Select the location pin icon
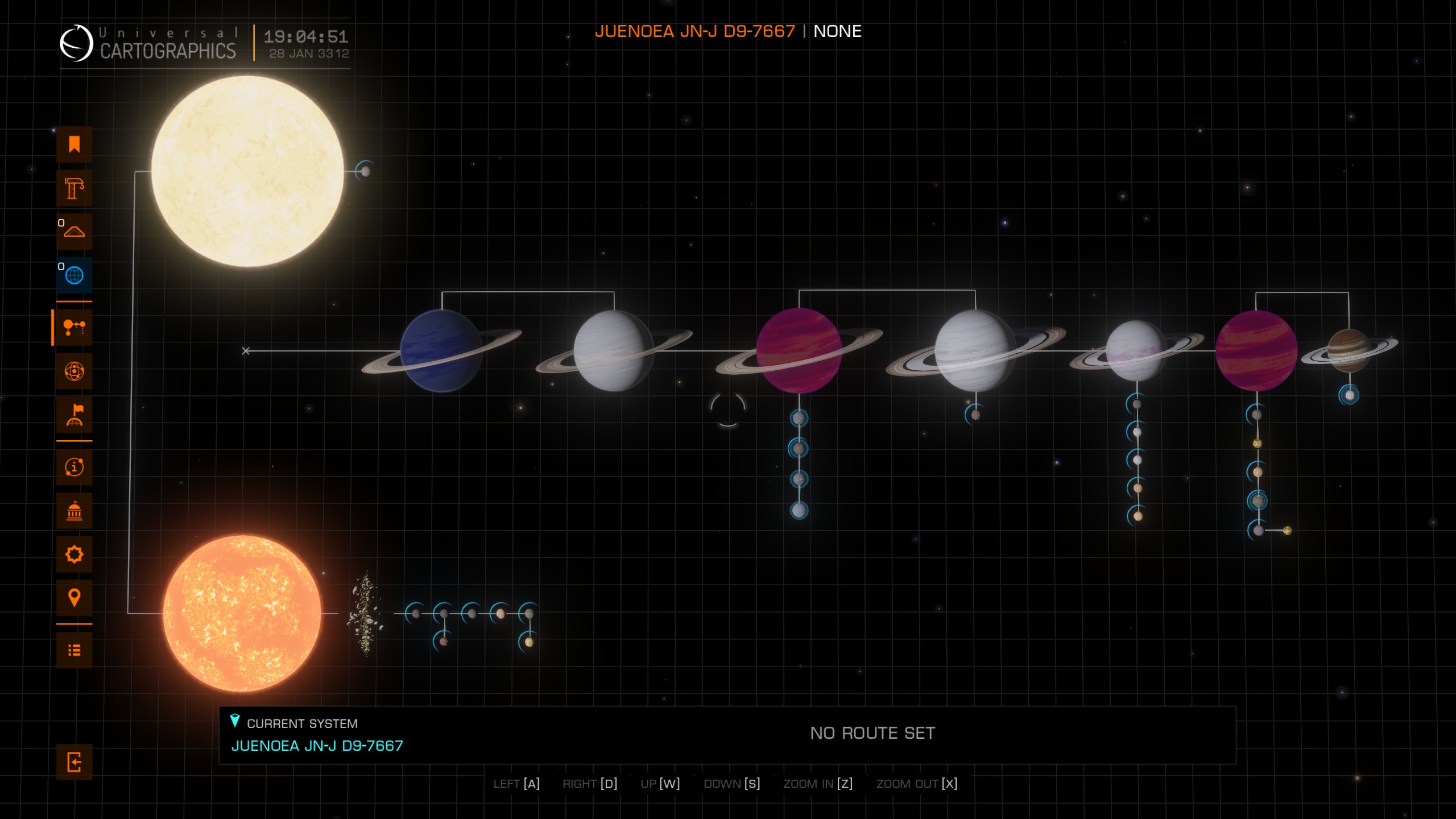 tap(74, 598)
